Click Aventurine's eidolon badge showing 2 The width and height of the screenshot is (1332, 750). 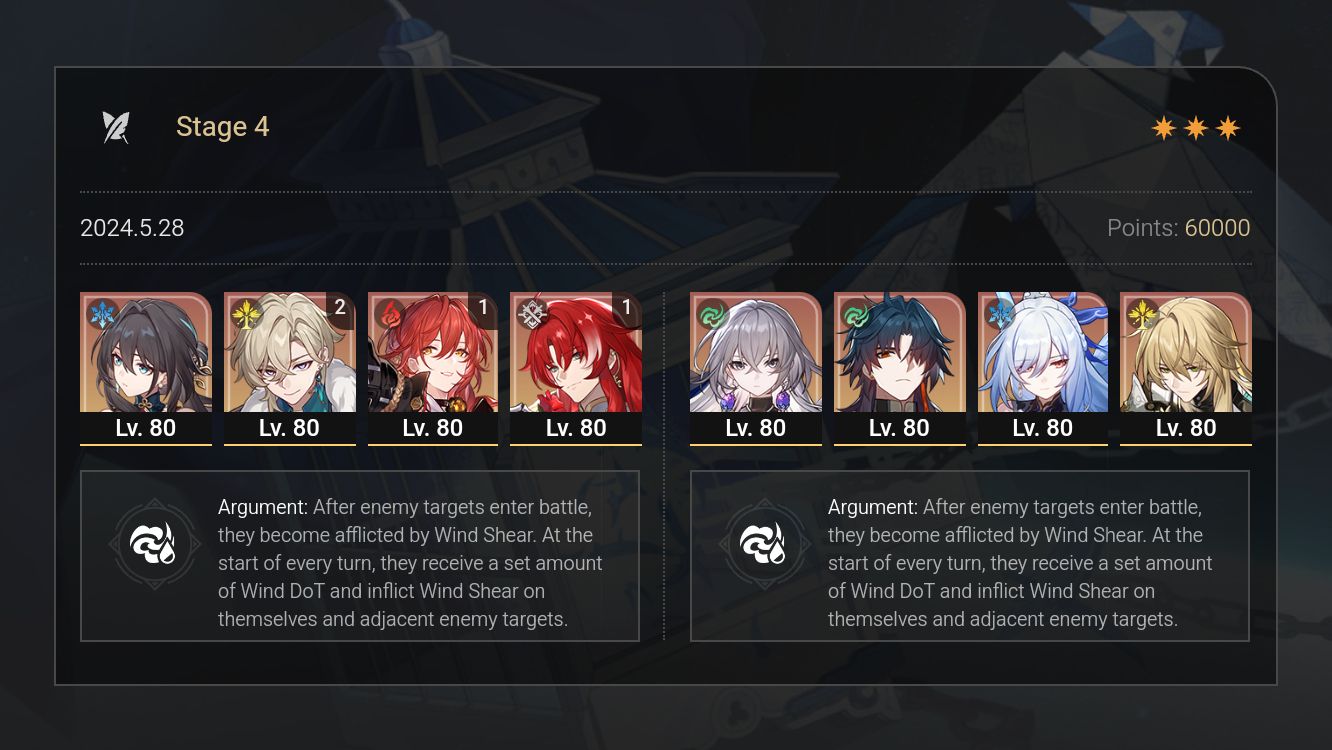[x=340, y=309]
